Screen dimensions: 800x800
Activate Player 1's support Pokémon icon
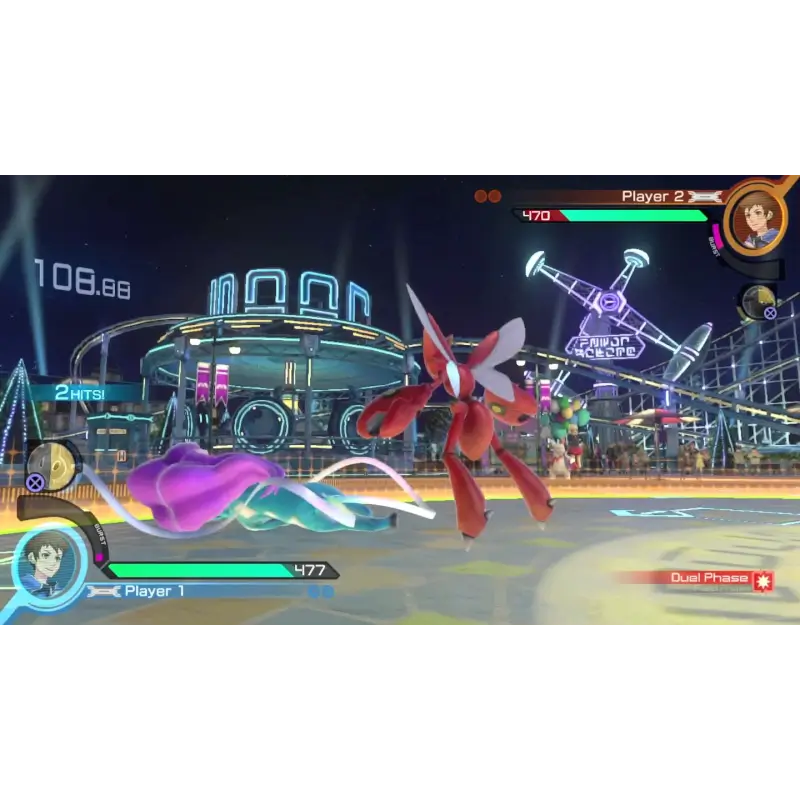click(52, 466)
